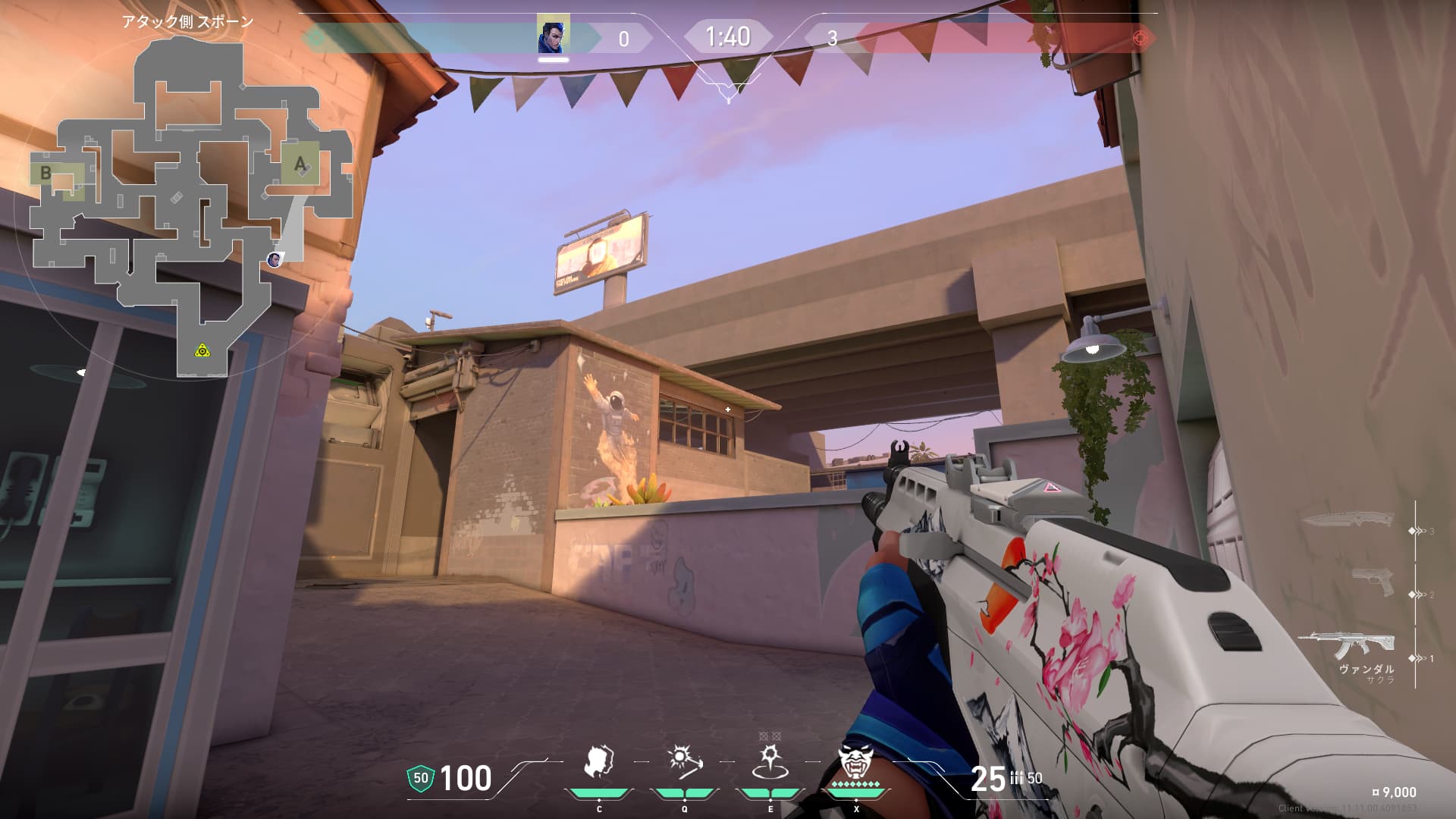
Task: Select the A site marker on minimap
Action: (x=300, y=163)
